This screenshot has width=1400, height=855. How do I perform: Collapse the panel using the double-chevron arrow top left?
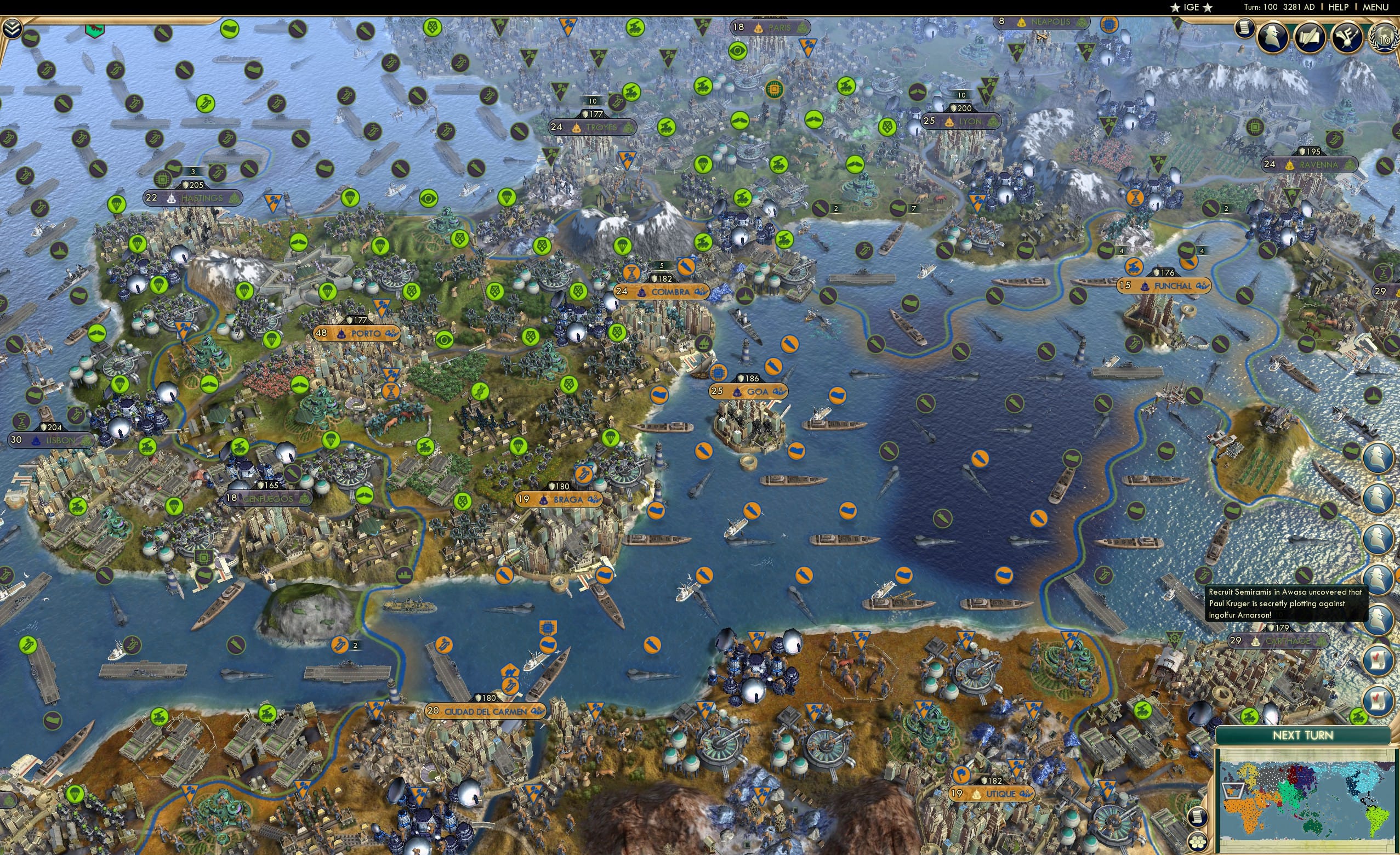[x=12, y=27]
